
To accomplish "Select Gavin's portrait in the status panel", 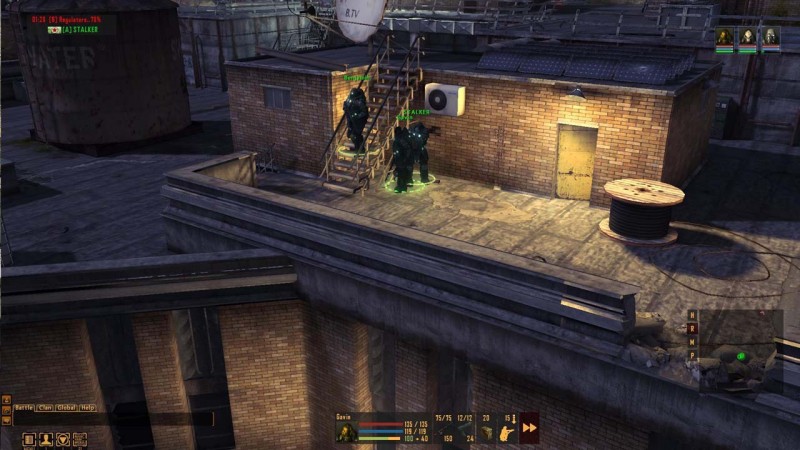I will coord(346,433).
